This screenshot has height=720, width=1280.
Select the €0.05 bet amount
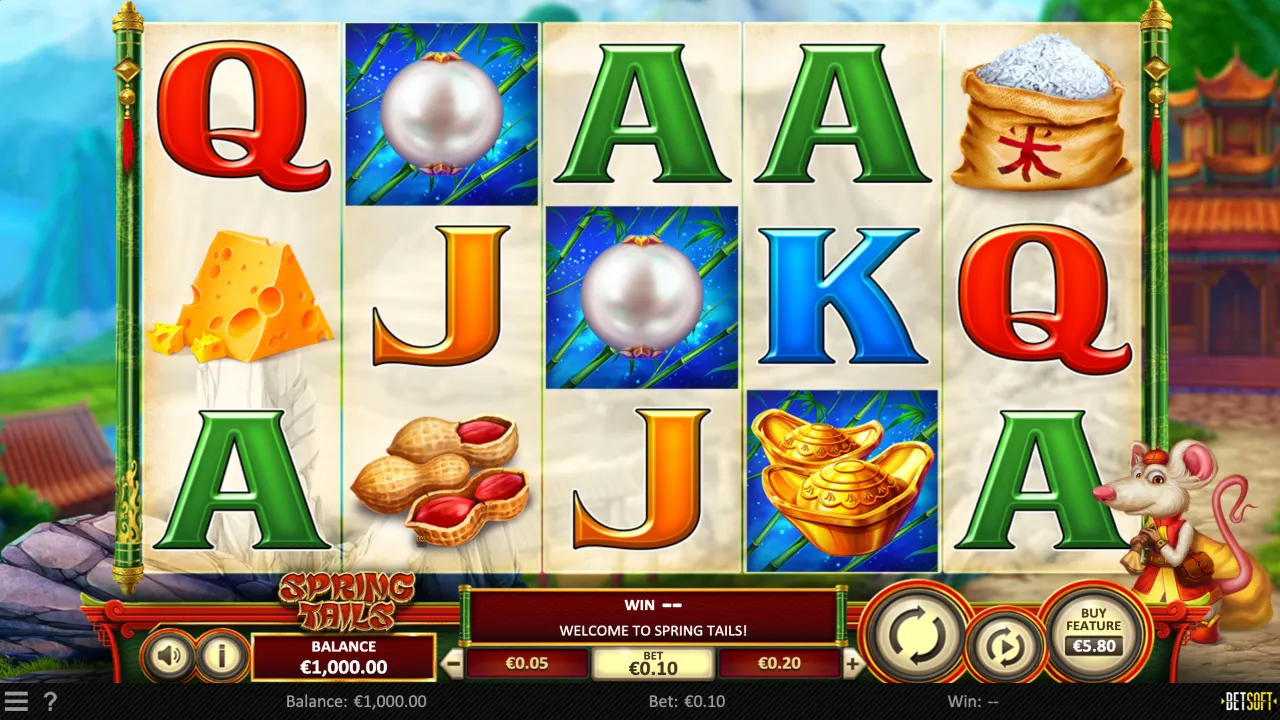tap(527, 663)
